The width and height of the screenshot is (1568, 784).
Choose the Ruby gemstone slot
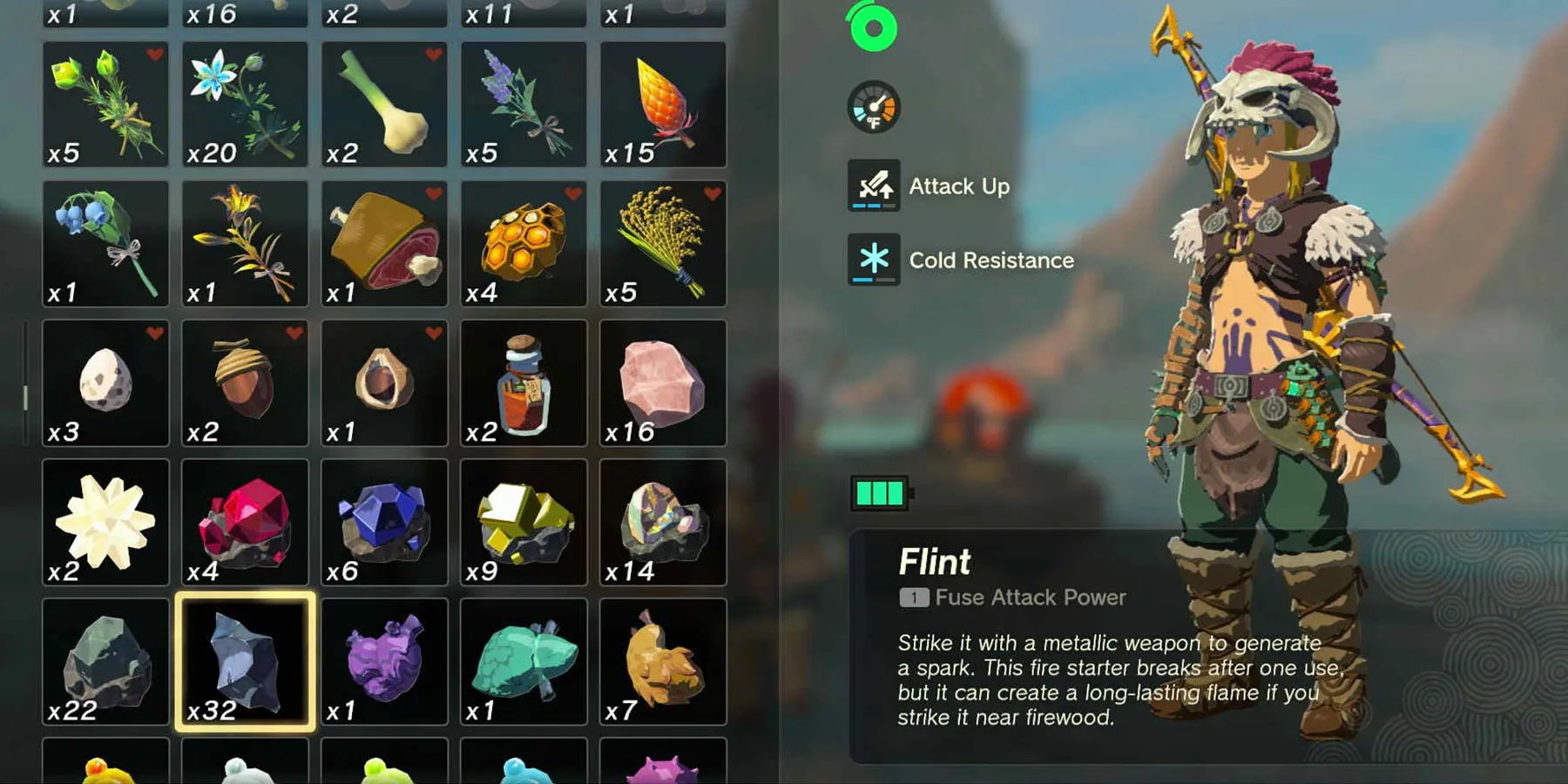[245, 523]
